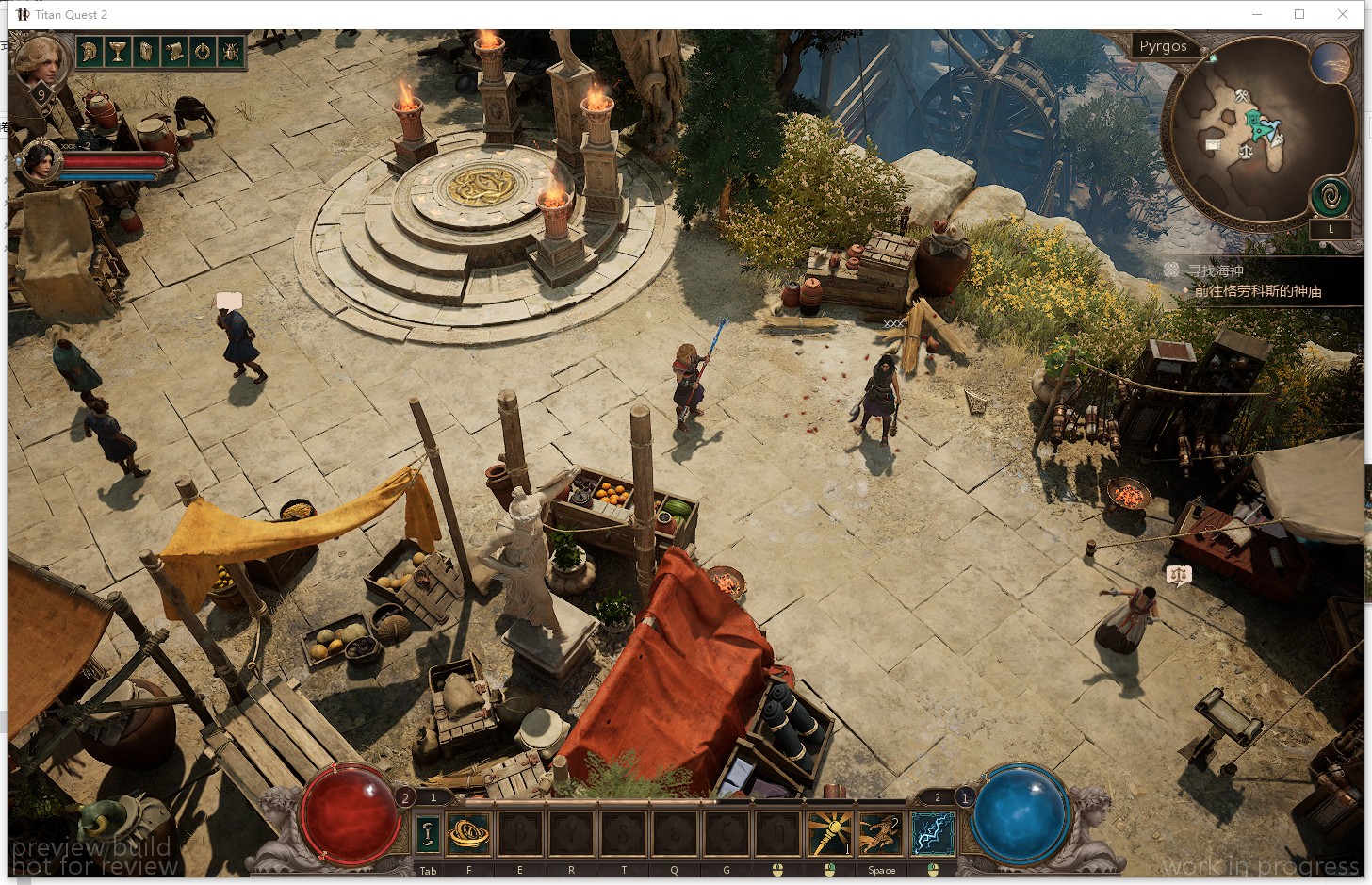Screen dimensions: 1372x885
Task: Open the book journal icon
Action: click(146, 52)
